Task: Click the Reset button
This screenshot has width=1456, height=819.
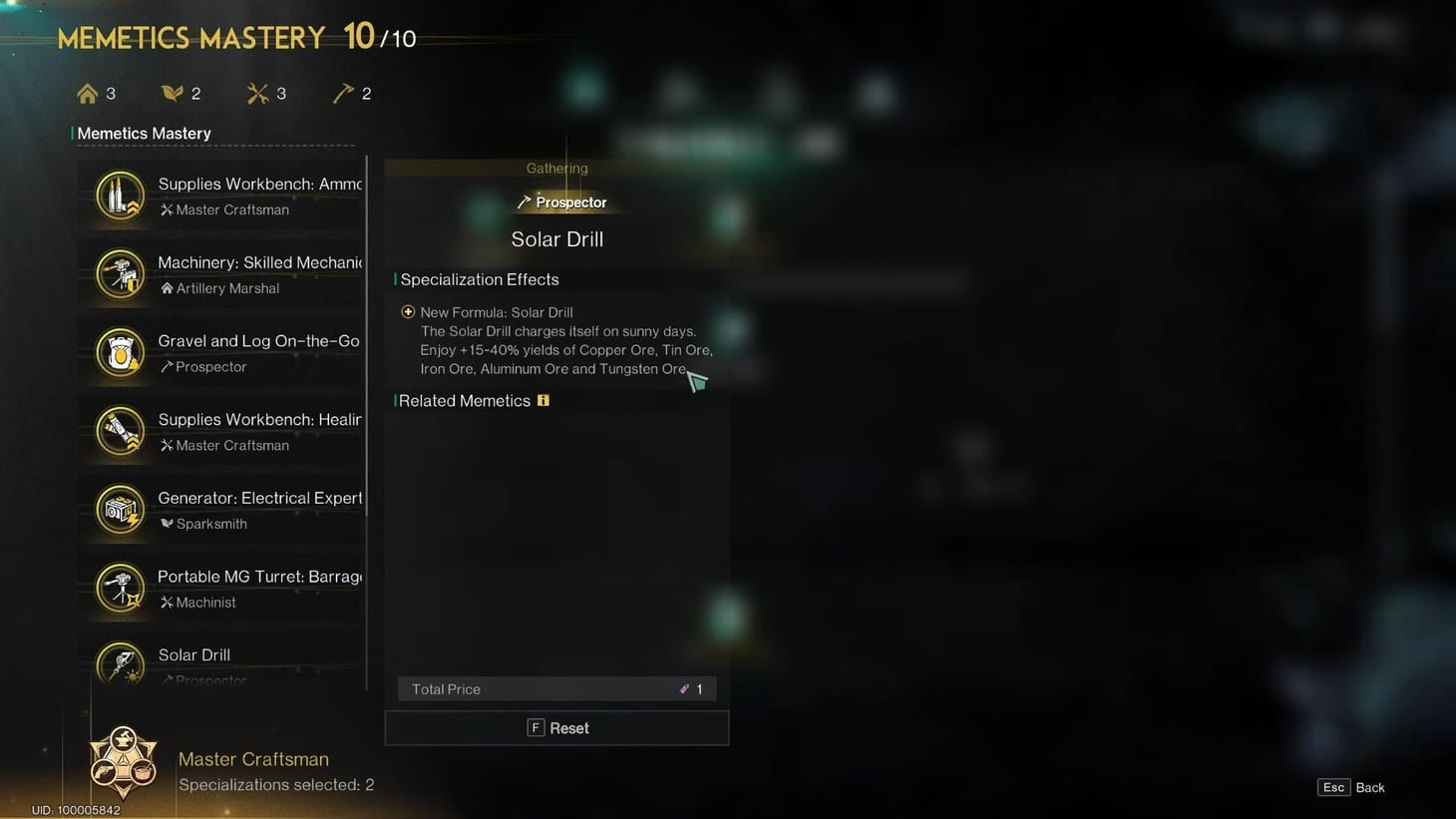Action: (x=556, y=727)
